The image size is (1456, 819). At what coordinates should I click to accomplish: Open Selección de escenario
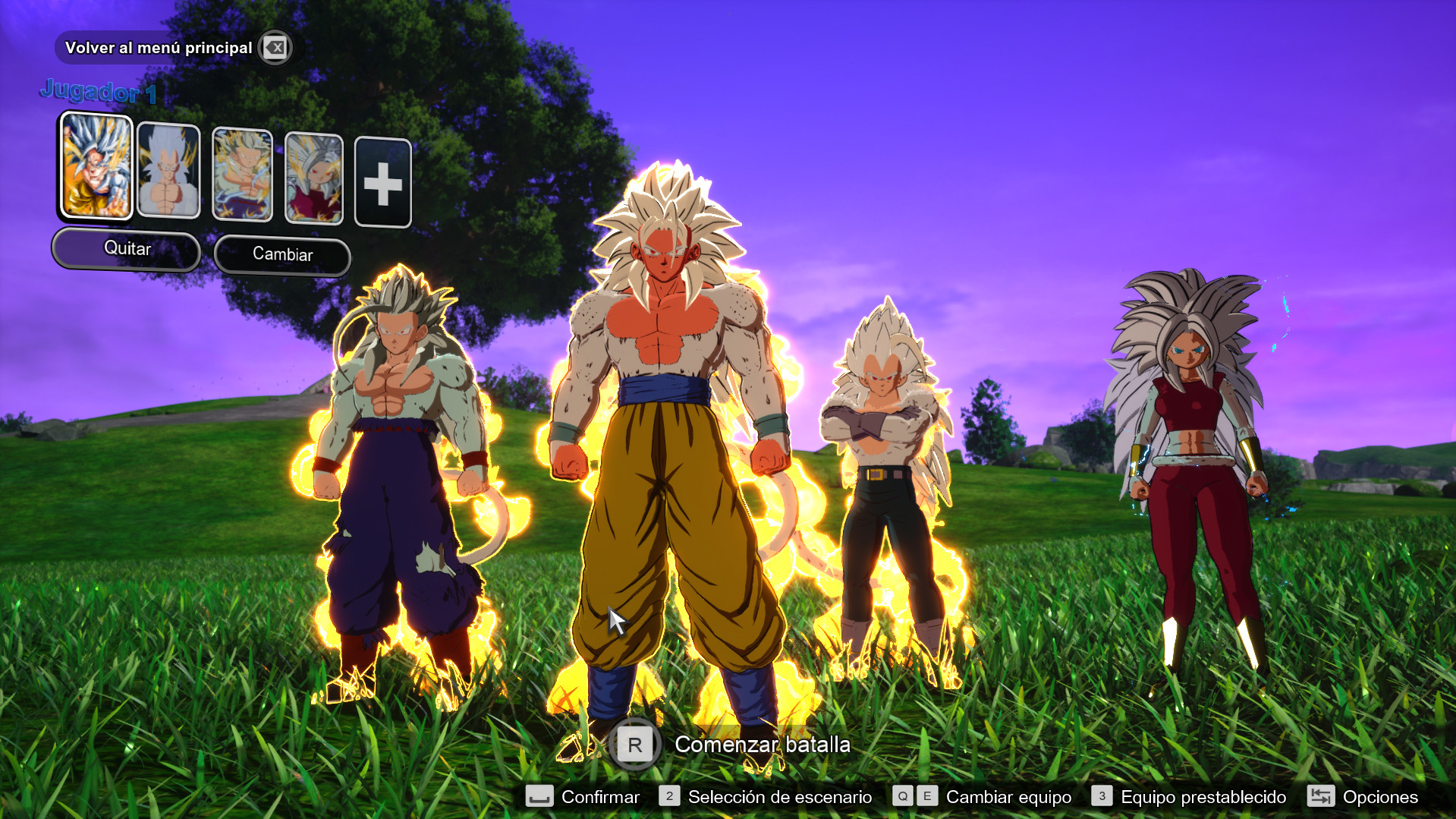tap(778, 796)
